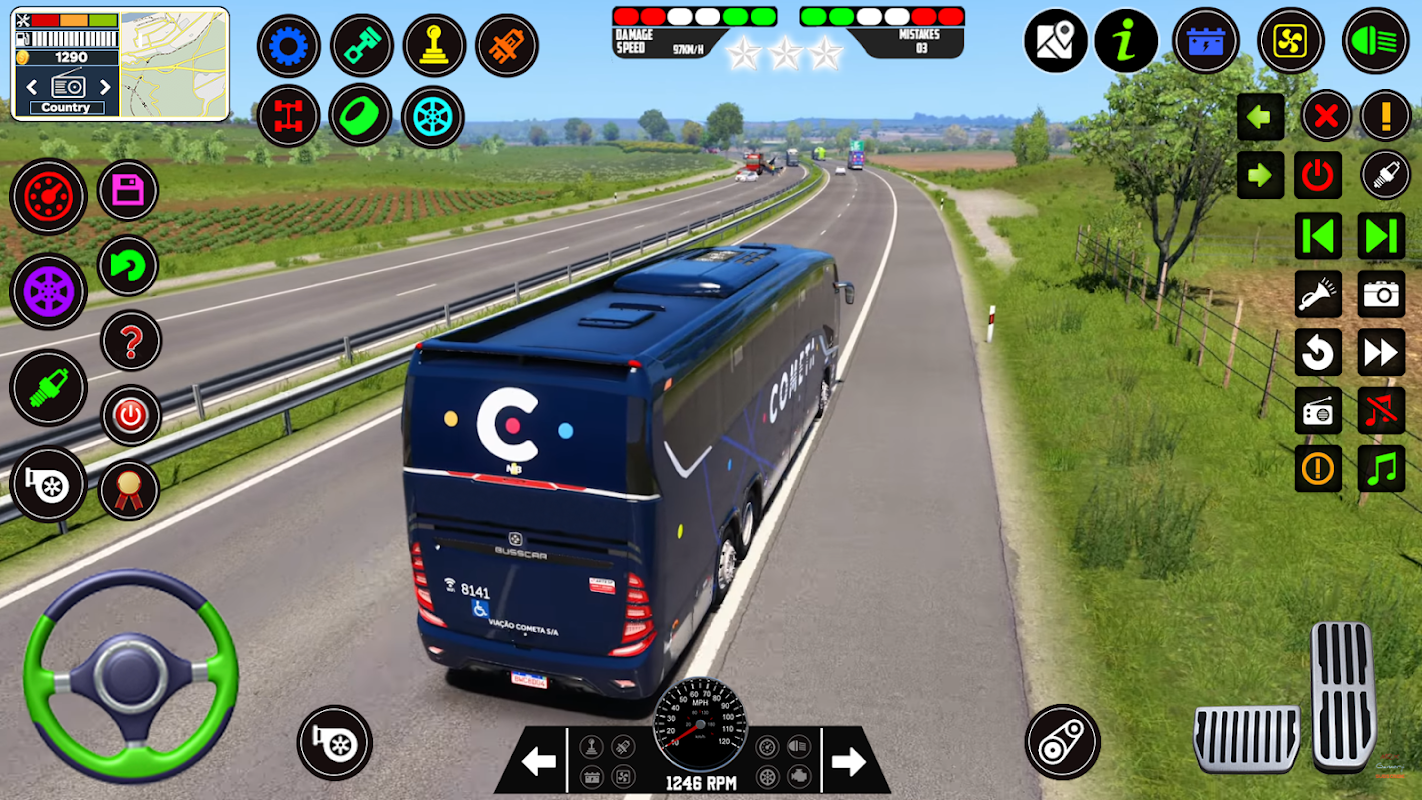Click the minimap in the corner
1422x800 pixels.
point(174,63)
